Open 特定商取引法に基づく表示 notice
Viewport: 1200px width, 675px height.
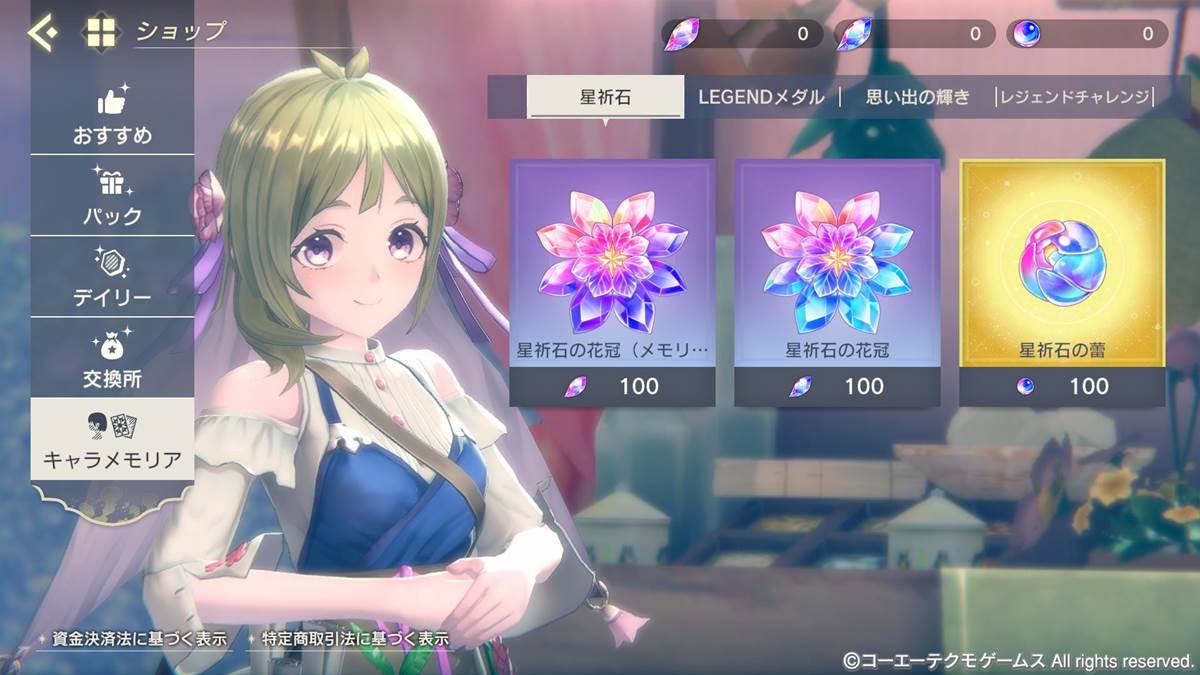point(347,638)
